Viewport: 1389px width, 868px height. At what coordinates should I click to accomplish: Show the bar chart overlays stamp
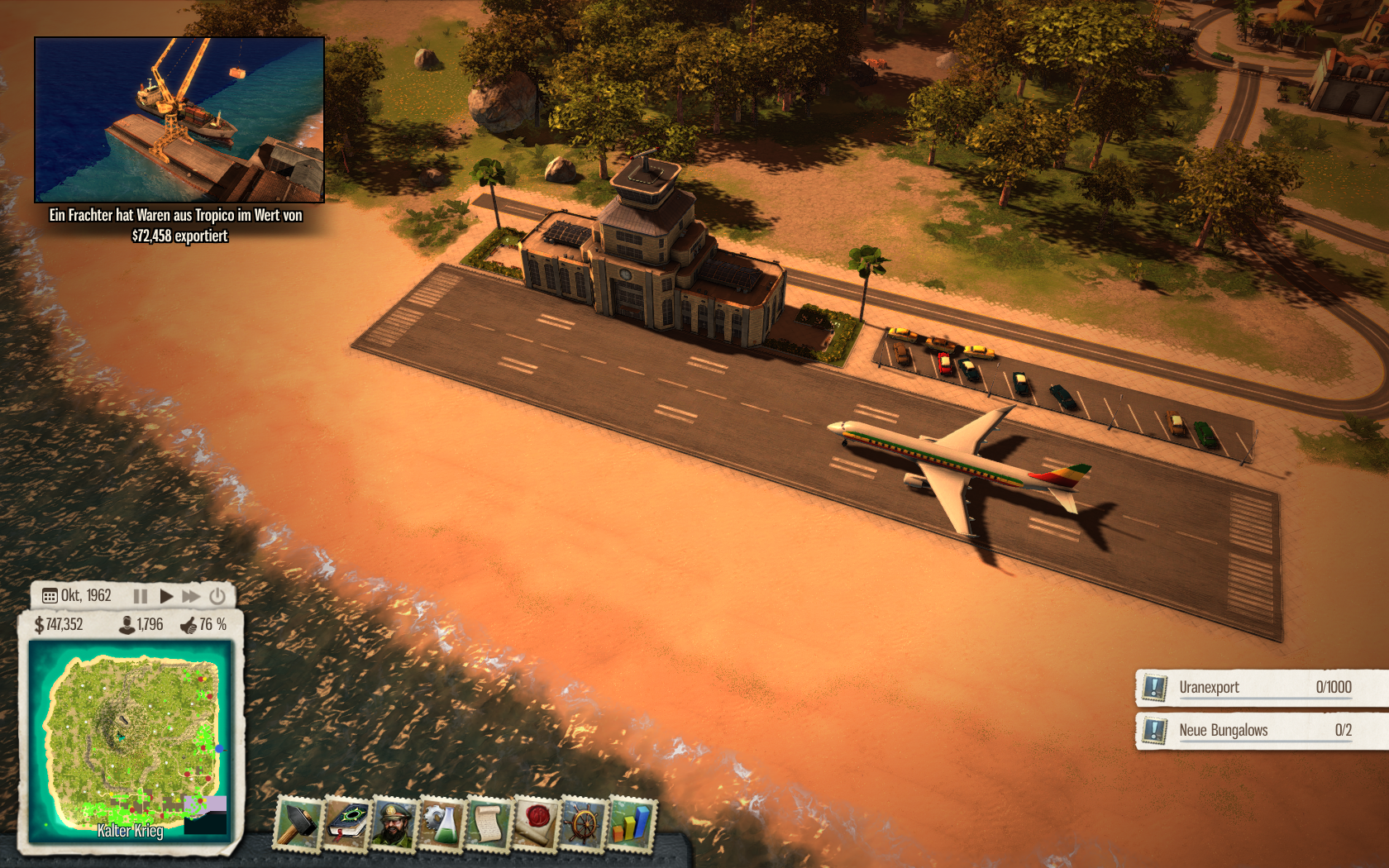pyautogui.click(x=631, y=823)
